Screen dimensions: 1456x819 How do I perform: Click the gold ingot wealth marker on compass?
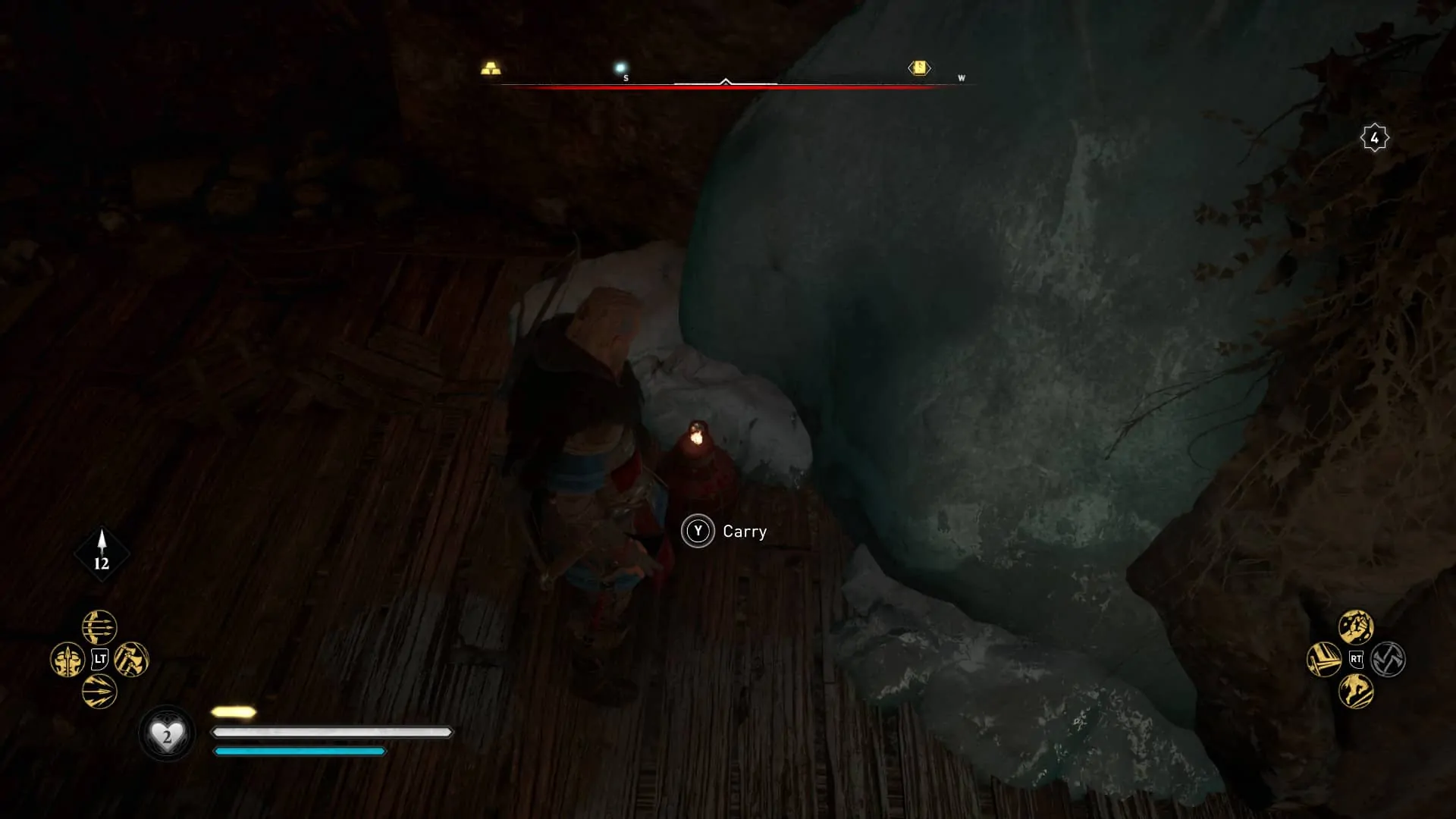(490, 68)
